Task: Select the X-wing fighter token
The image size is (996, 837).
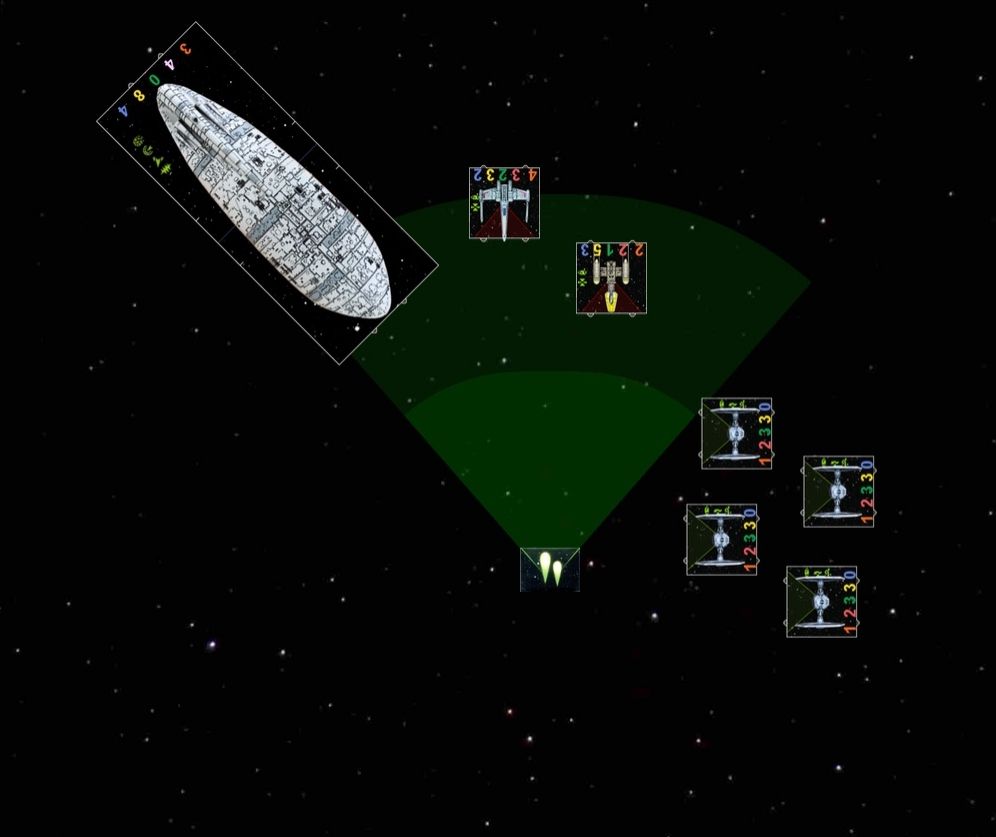Action: pyautogui.click(x=504, y=203)
